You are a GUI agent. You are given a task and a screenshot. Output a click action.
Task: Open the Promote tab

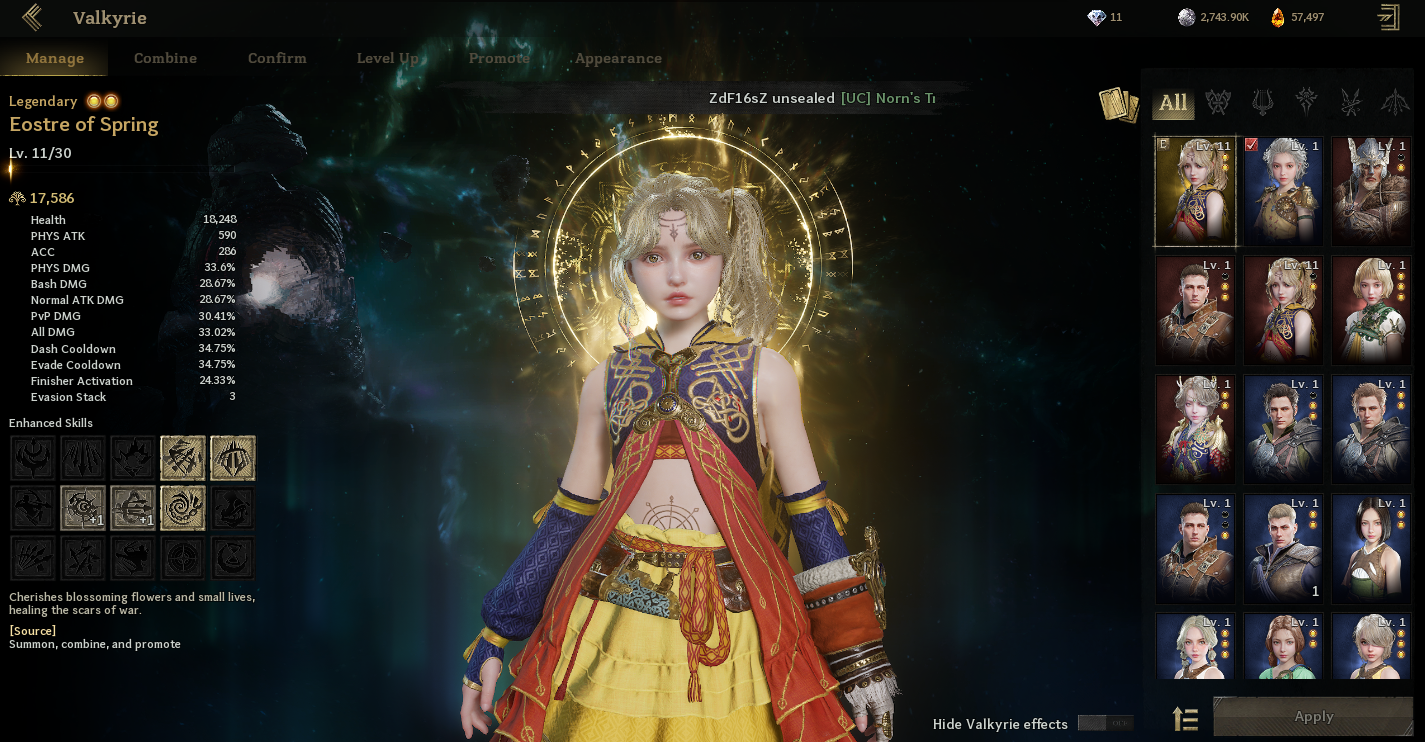(499, 58)
